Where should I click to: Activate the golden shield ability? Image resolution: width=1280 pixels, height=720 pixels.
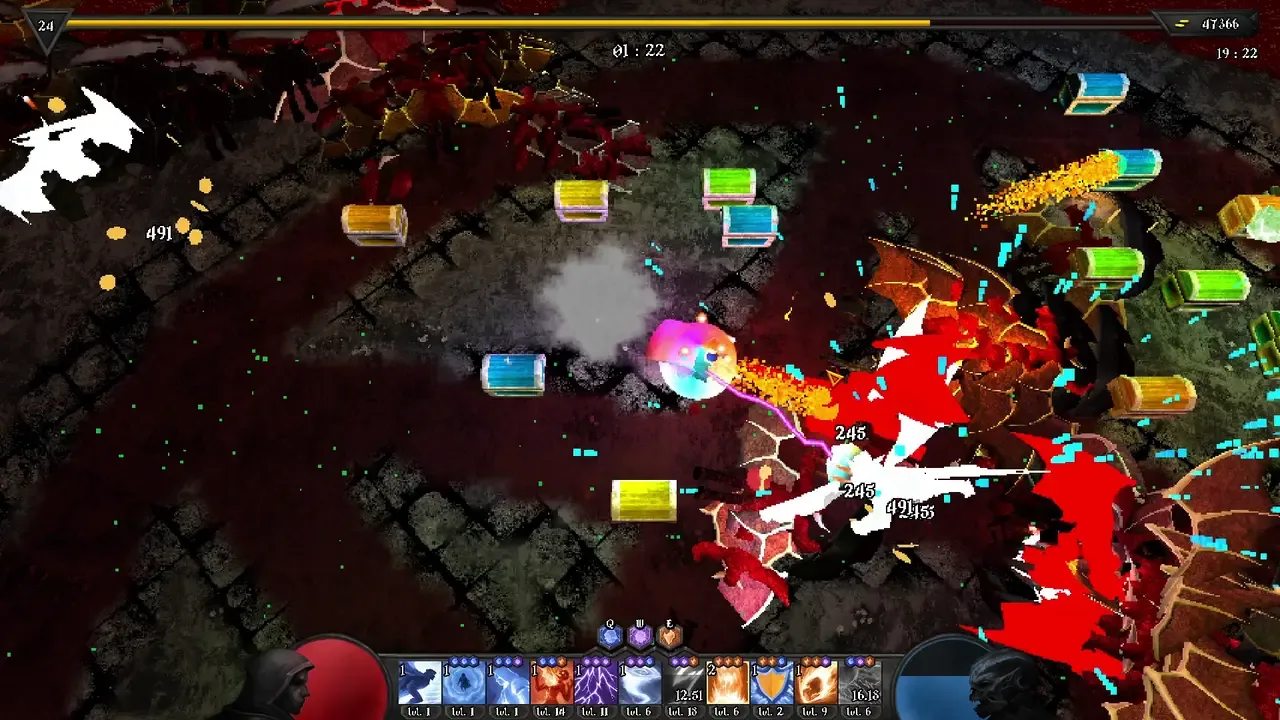coord(773,684)
